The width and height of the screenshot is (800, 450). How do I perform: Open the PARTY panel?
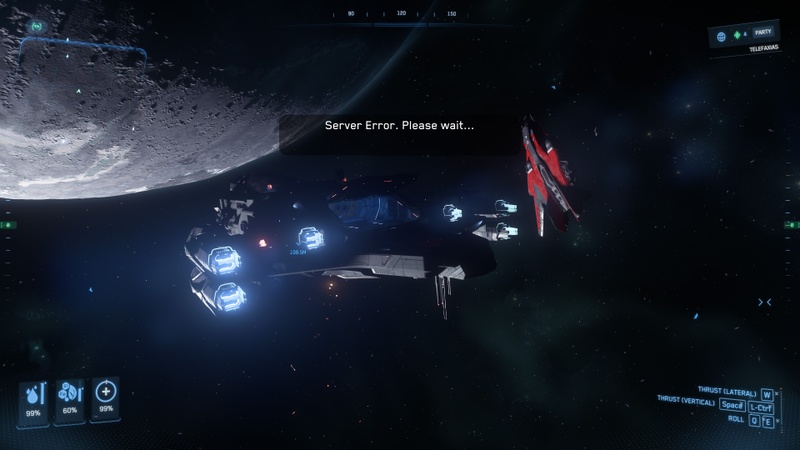tap(765, 33)
